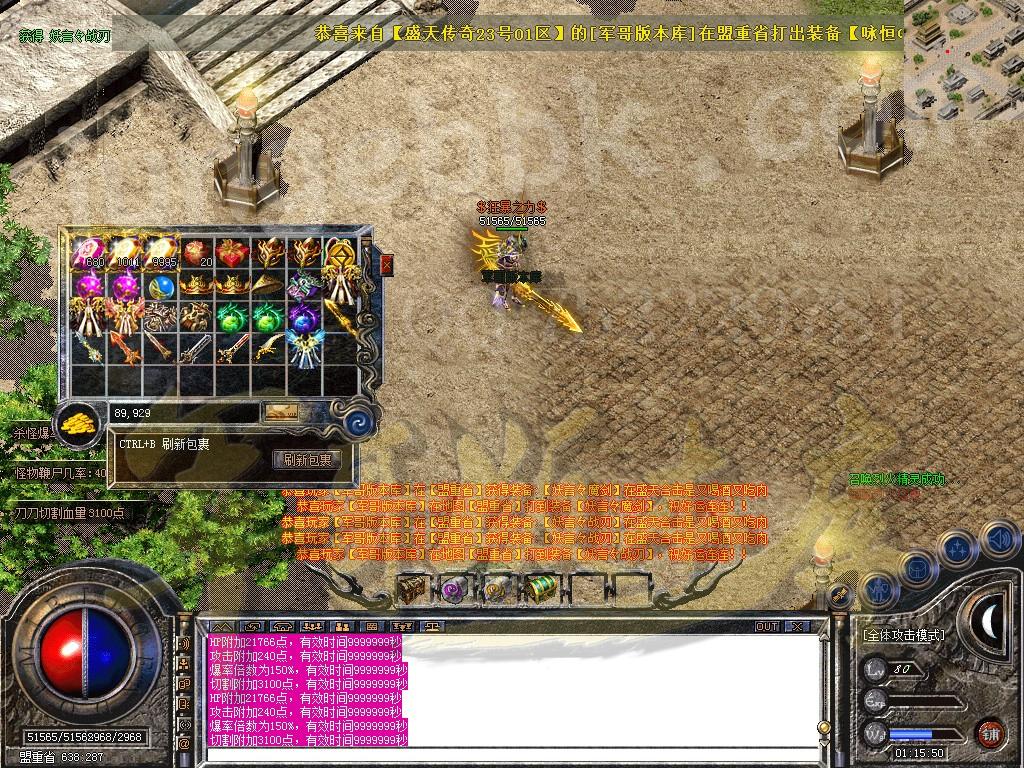Click the @ chat channel icon
Screen dimensions: 1024x768
point(184,744)
